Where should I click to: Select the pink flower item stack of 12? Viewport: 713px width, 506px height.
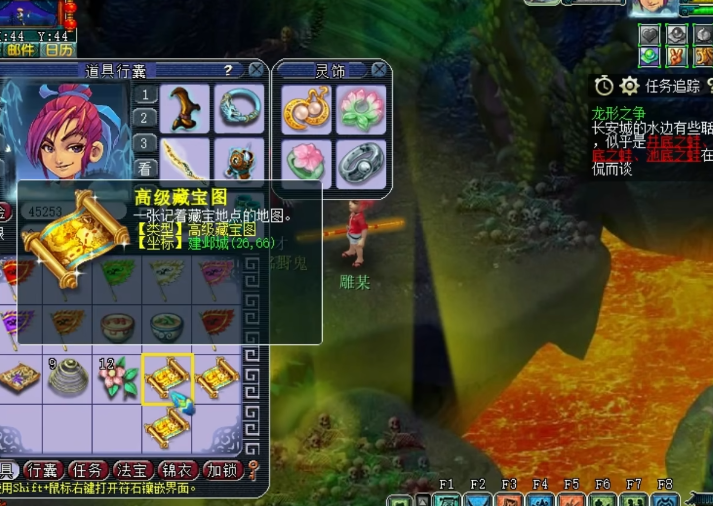116,378
